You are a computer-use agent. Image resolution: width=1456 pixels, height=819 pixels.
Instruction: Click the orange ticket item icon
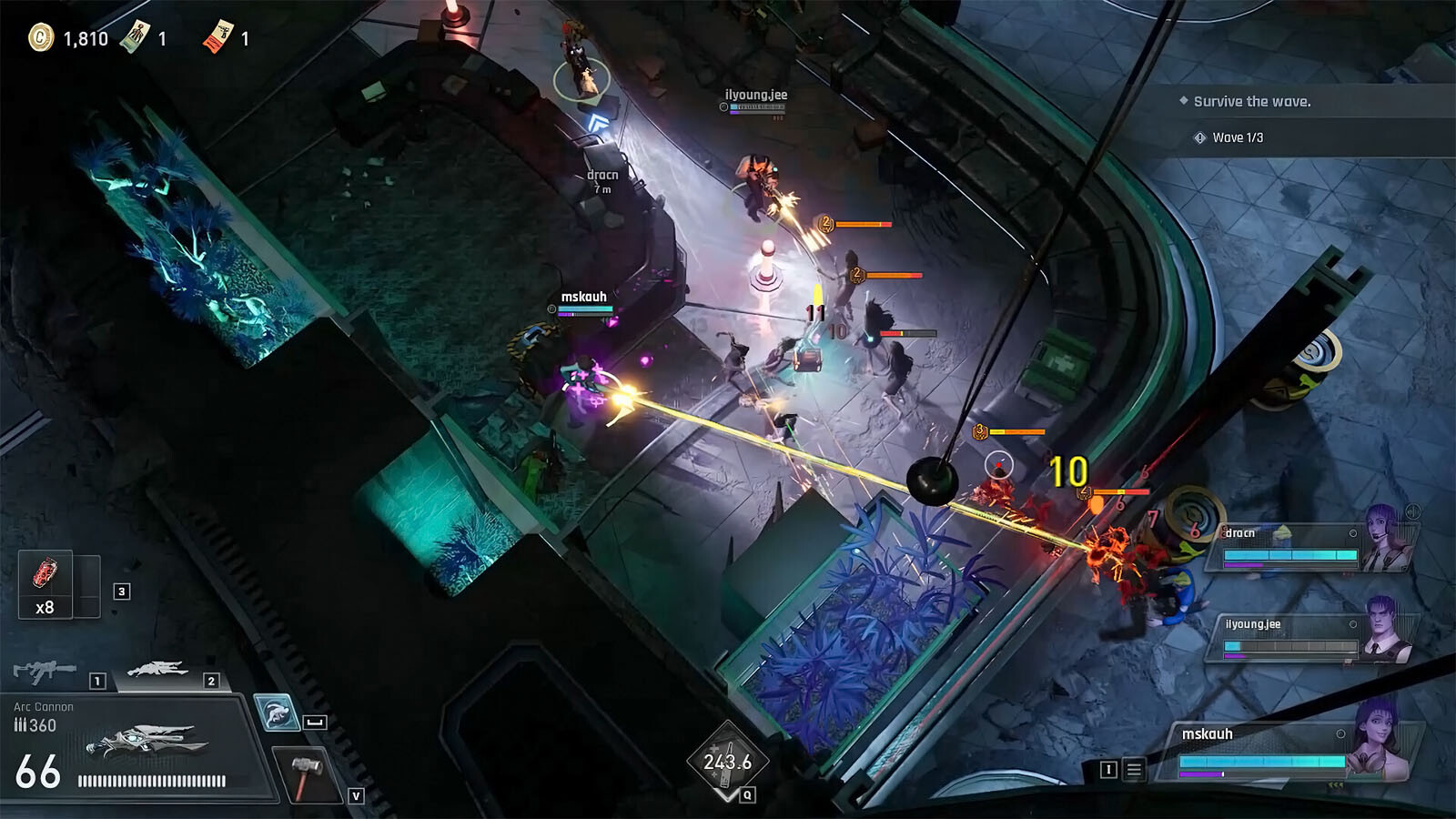coord(218,37)
